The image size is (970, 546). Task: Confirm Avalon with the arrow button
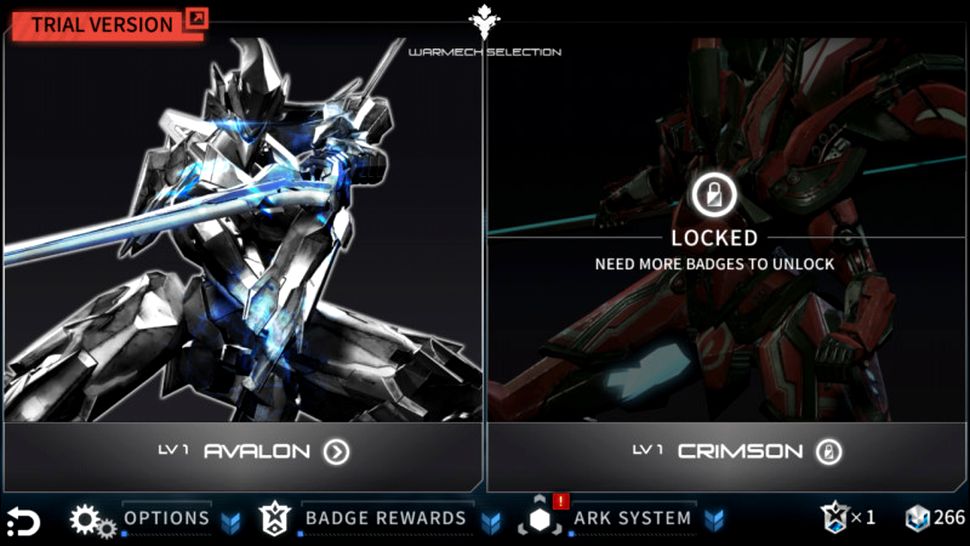click(337, 452)
